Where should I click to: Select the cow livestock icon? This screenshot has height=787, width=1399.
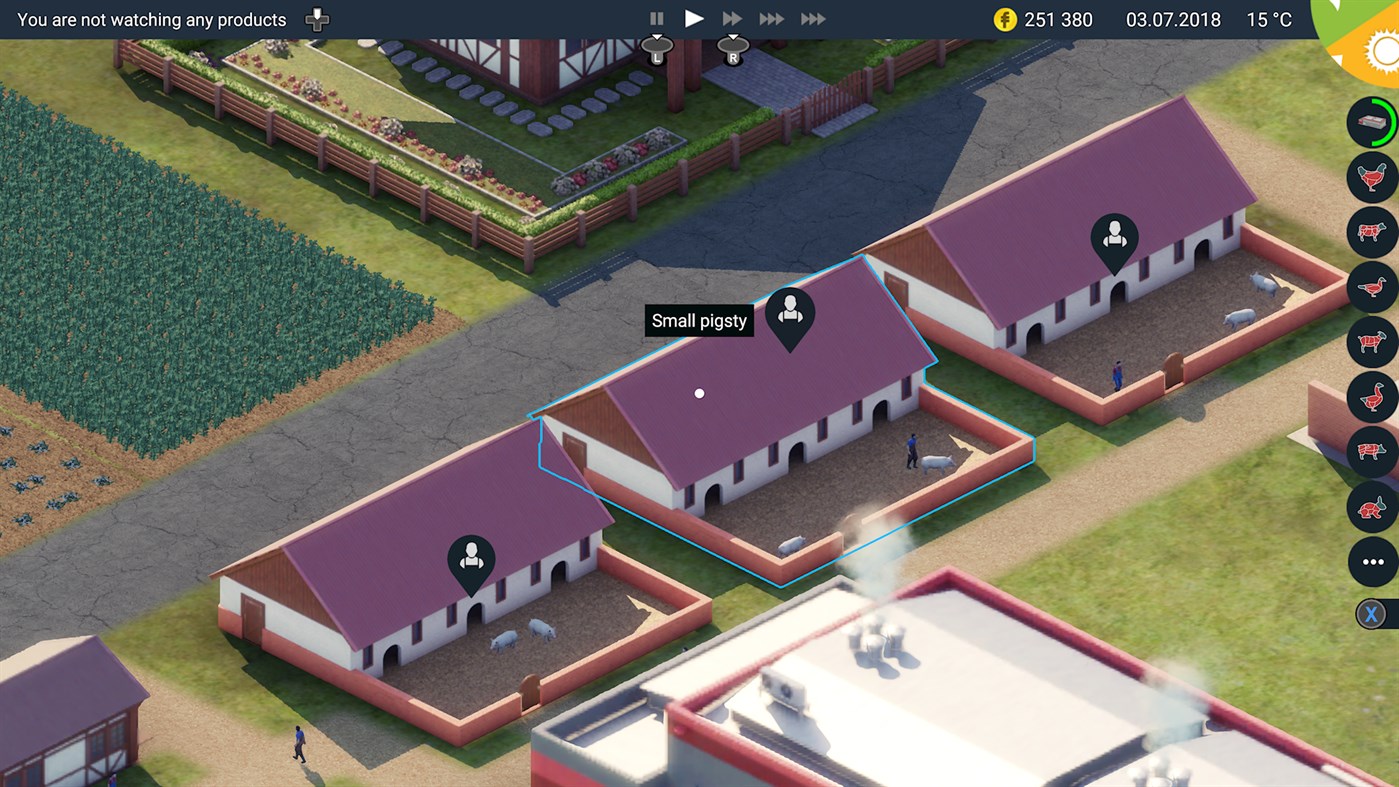coord(1371,232)
